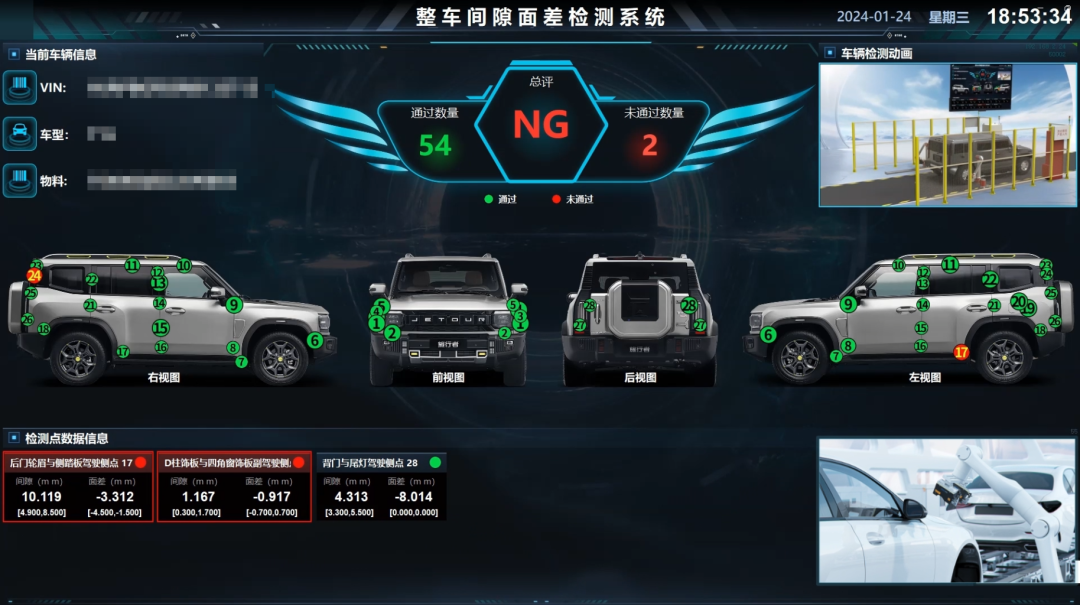The height and width of the screenshot is (605, 1080).
Task: Select the 背门与尾灯 point 28 data card
Action: click(x=381, y=487)
